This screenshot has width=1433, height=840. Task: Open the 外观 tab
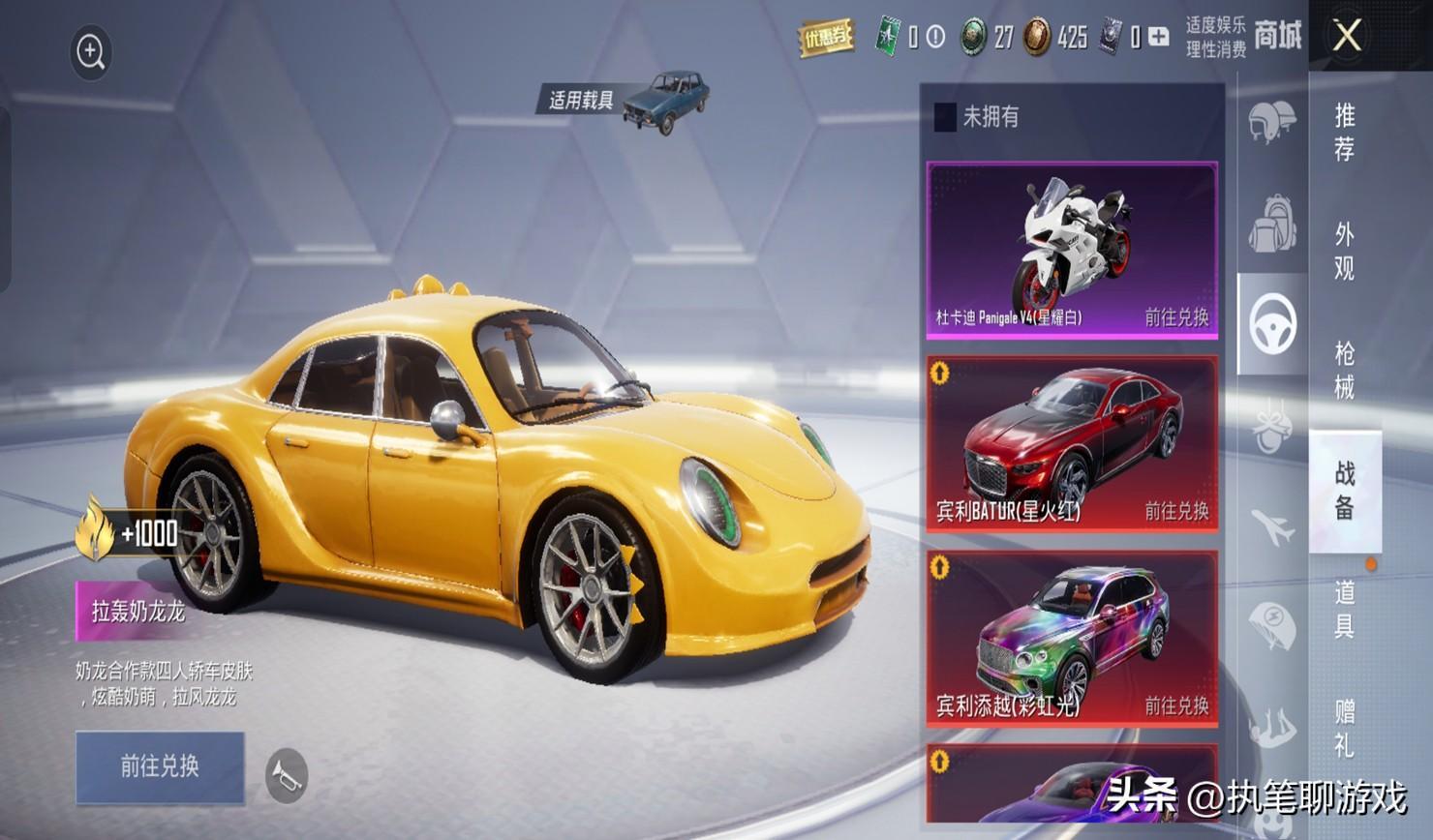click(1345, 252)
